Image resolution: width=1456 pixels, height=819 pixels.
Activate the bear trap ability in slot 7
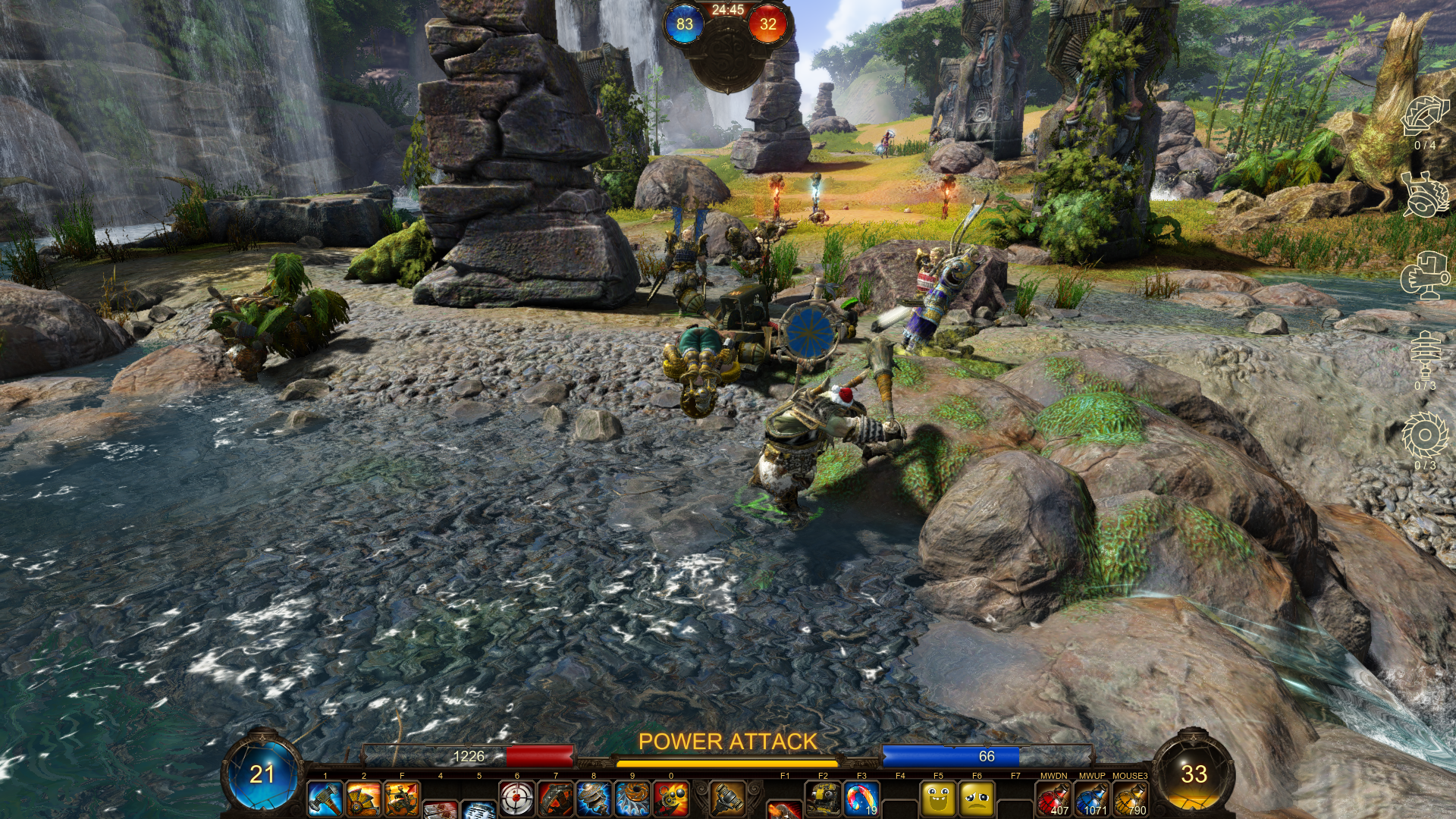556,799
